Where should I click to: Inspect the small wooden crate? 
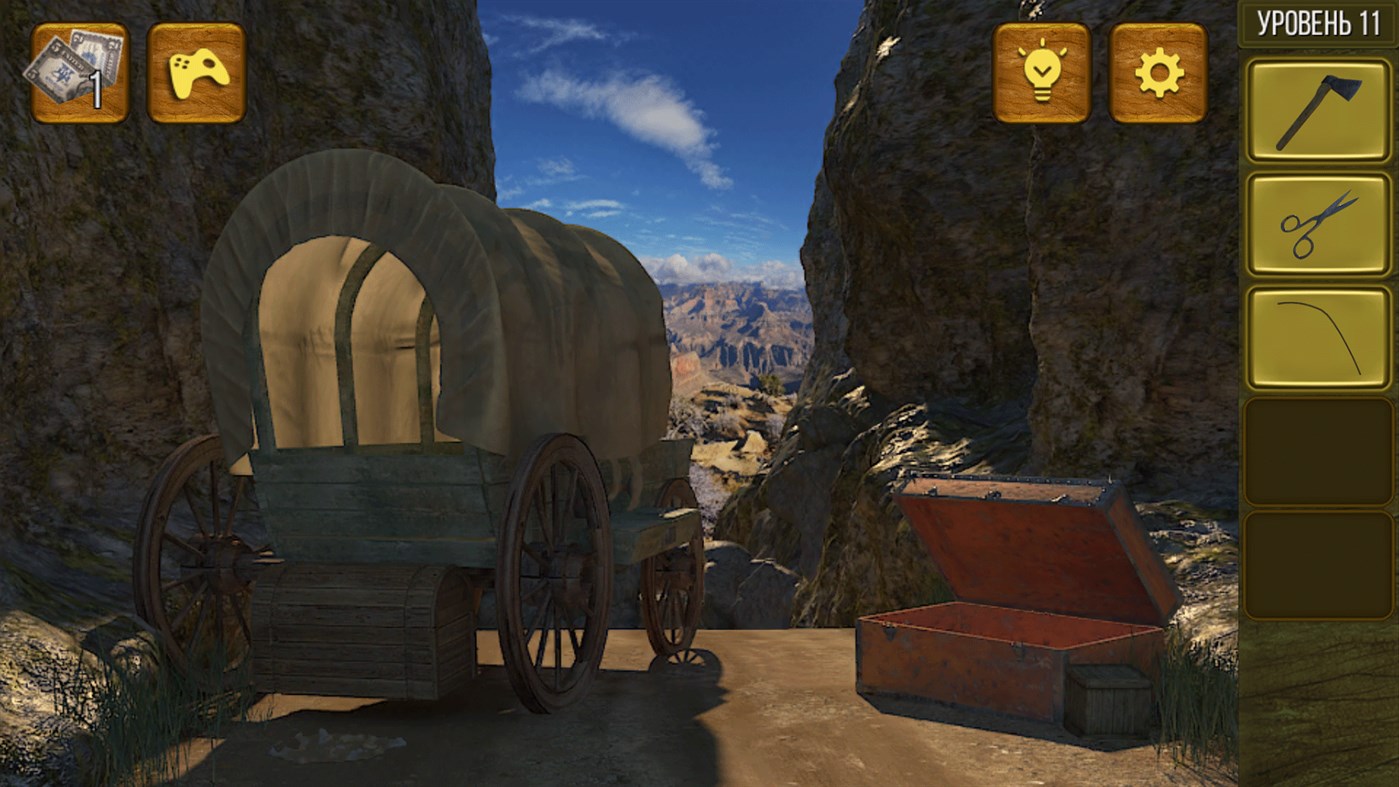click(x=1108, y=698)
